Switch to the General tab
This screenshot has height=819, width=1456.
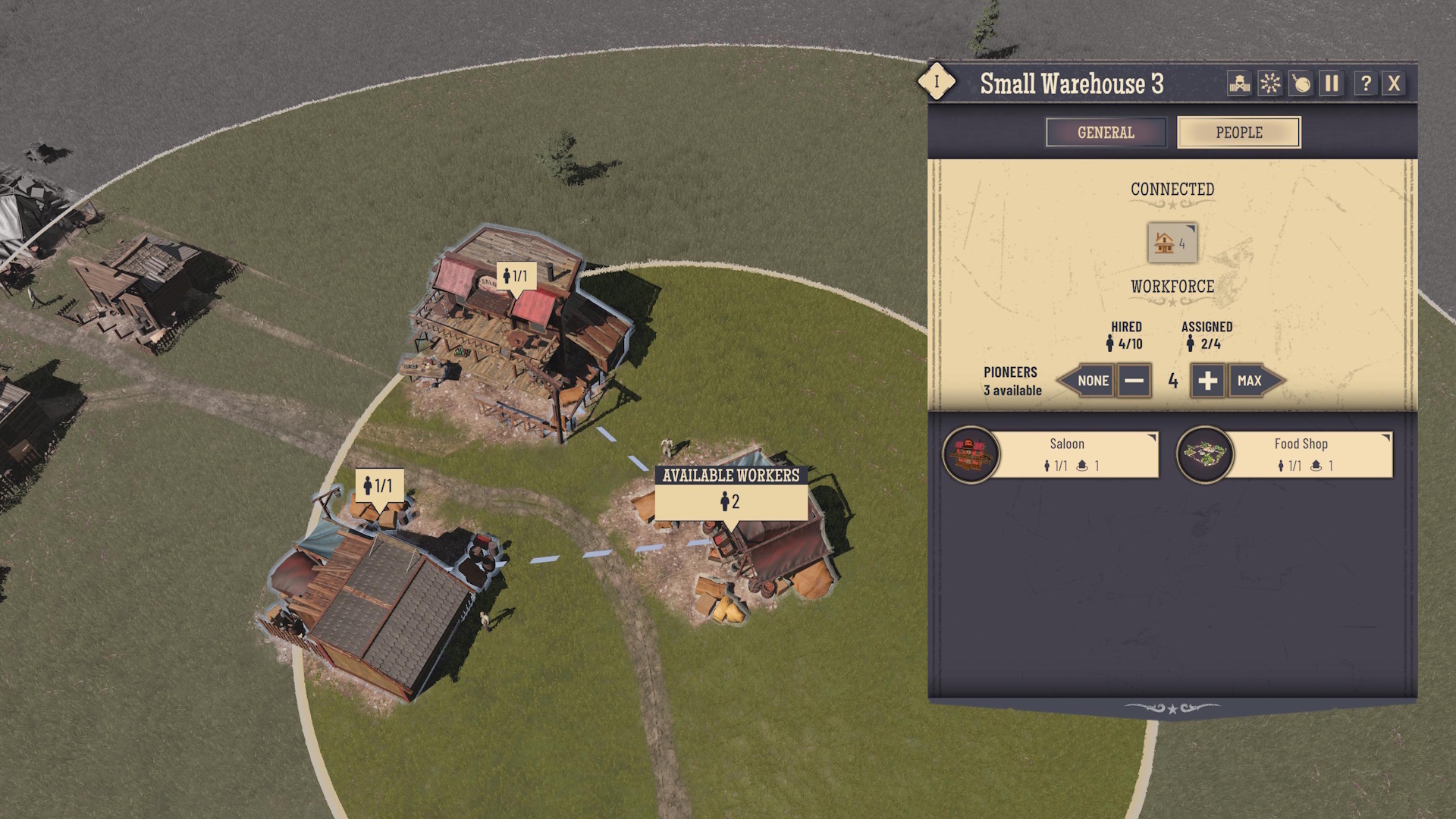click(x=1106, y=133)
